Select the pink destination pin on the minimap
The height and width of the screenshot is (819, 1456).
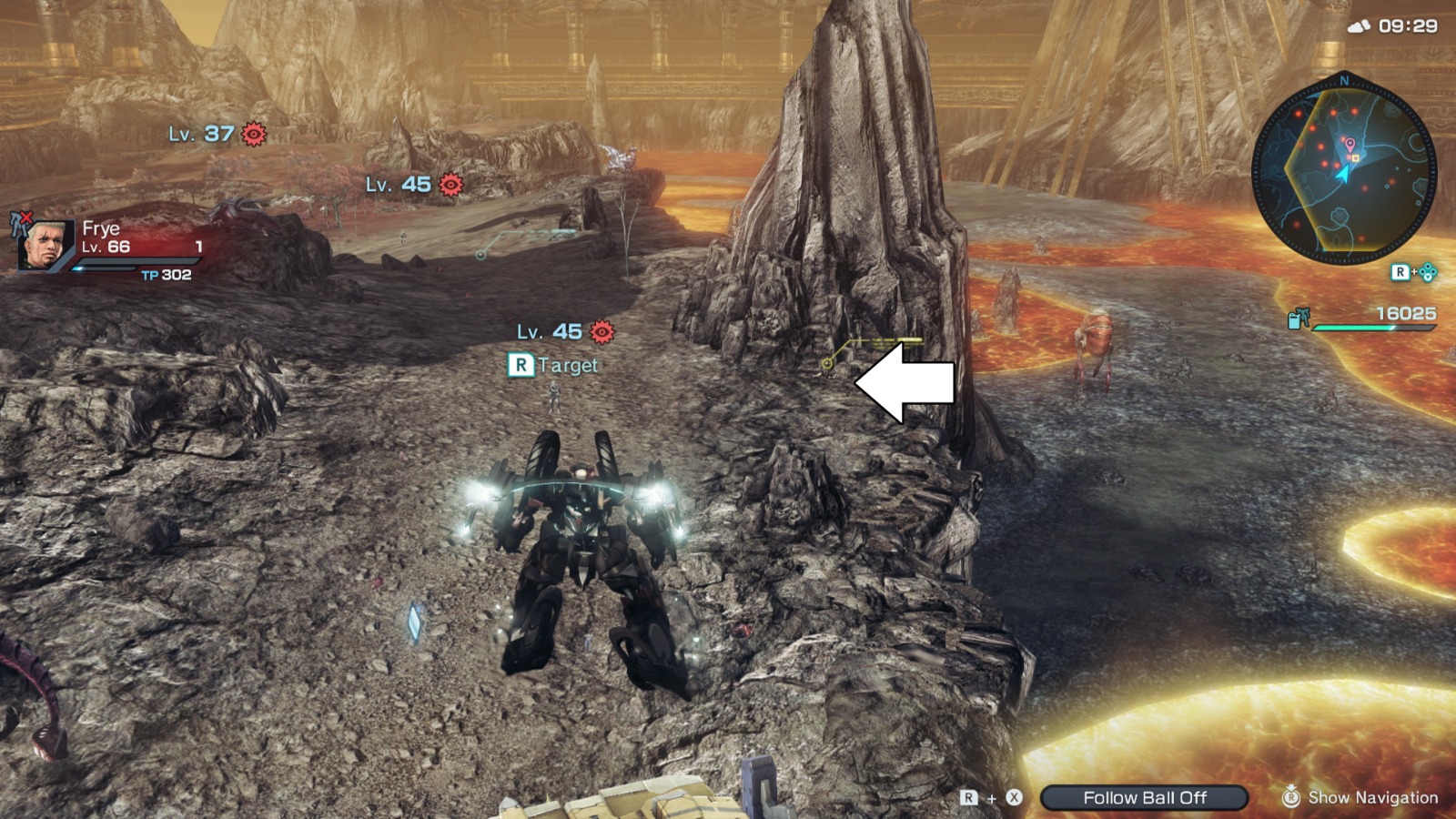pos(1350,144)
